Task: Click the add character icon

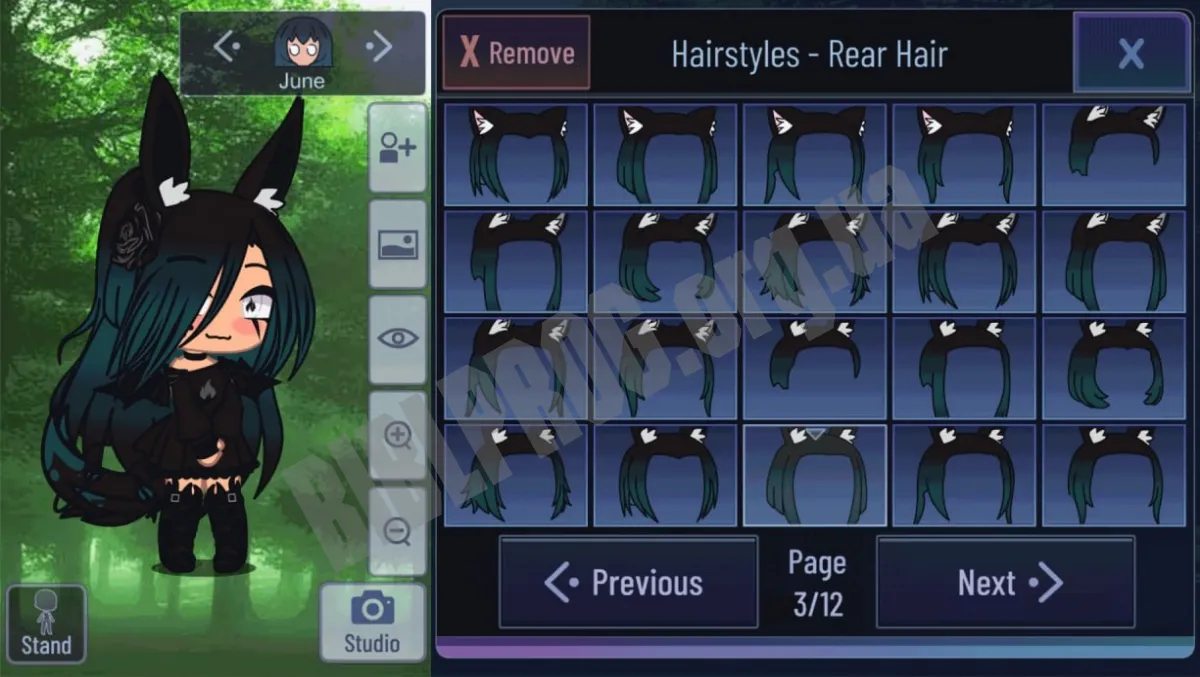Action: (397, 148)
